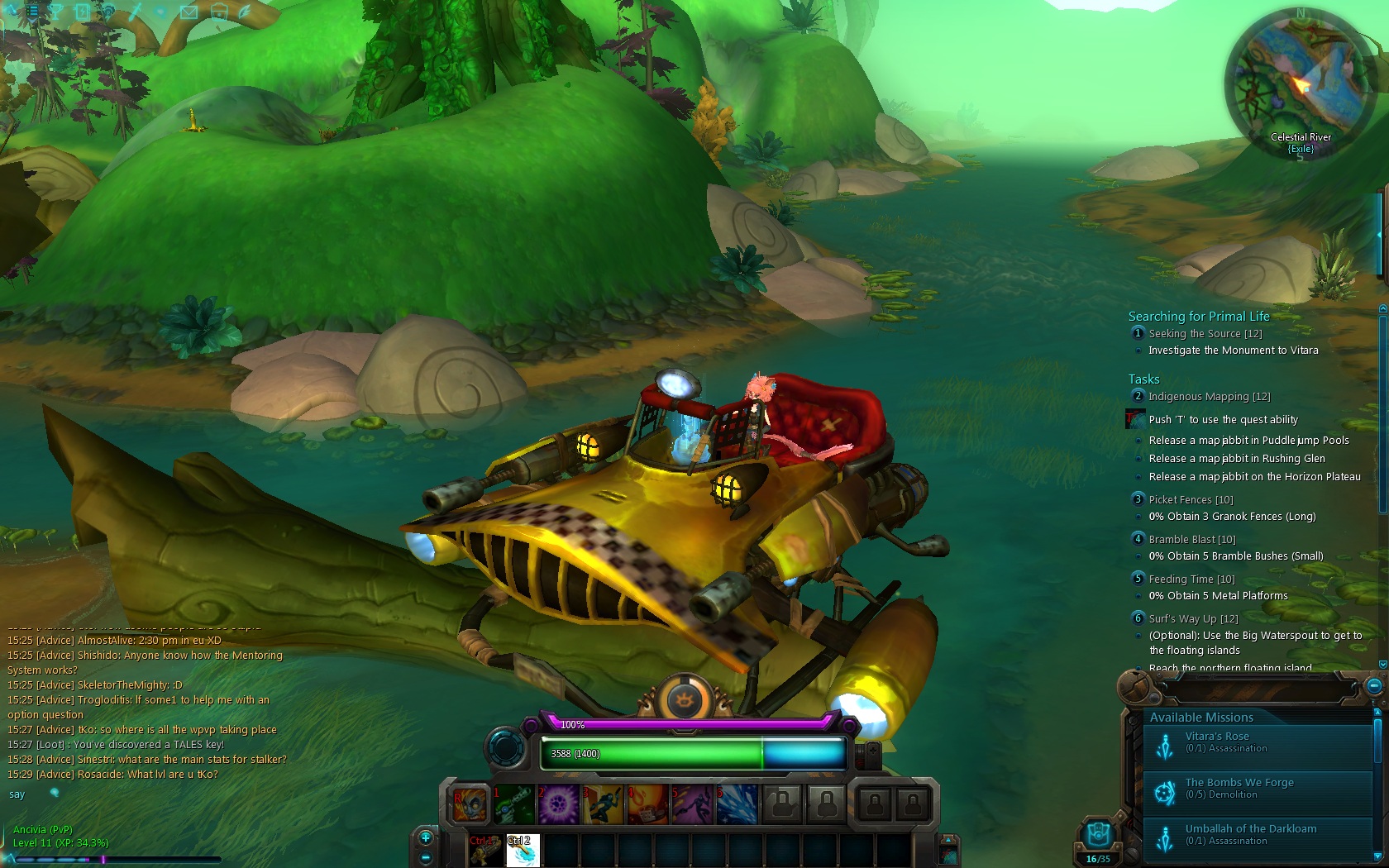This screenshot has height=868, width=1389.
Task: Trigger the blue crystal ability in slot 6
Action: pos(736,803)
